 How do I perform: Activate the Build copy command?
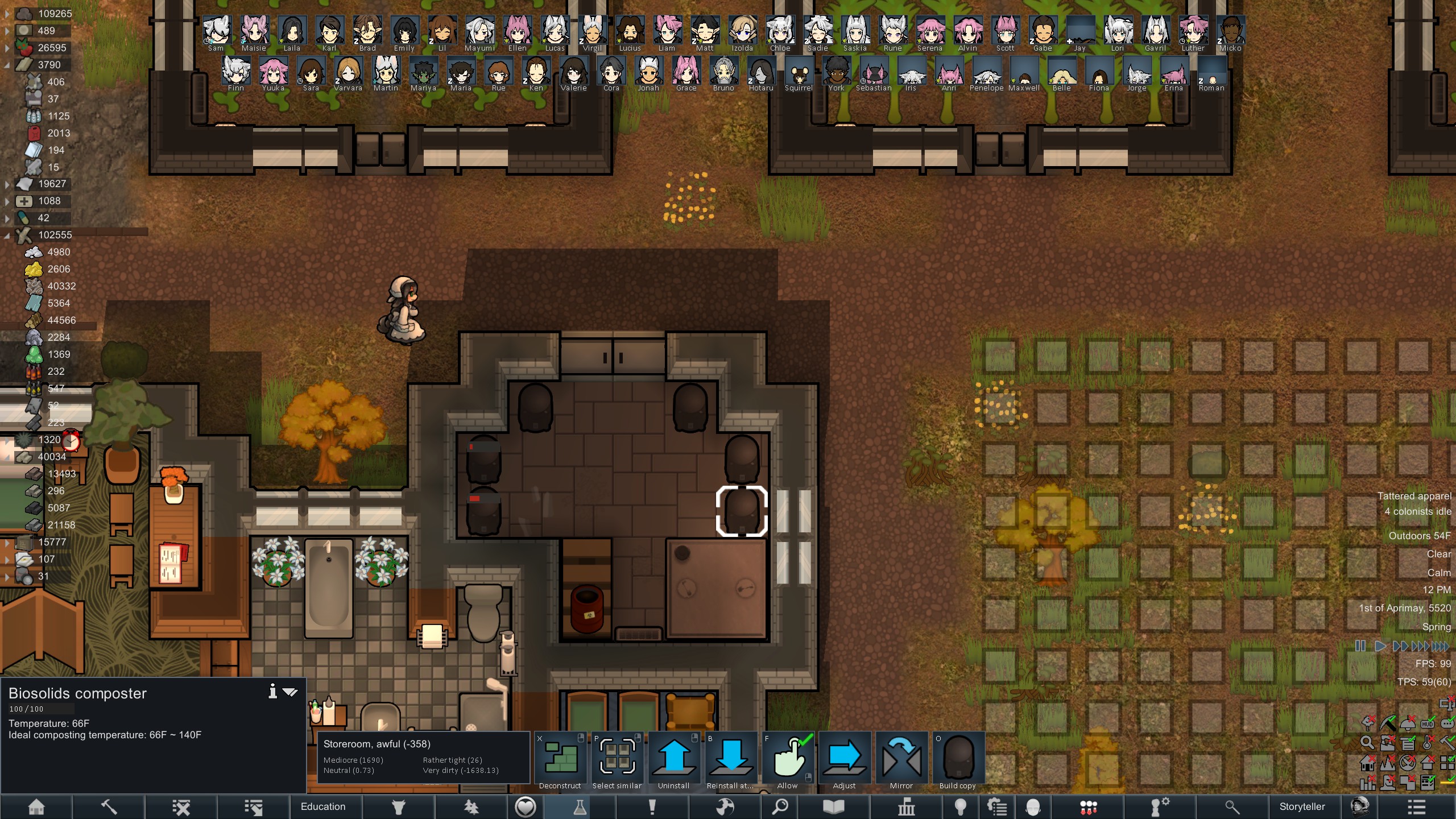coord(958,760)
